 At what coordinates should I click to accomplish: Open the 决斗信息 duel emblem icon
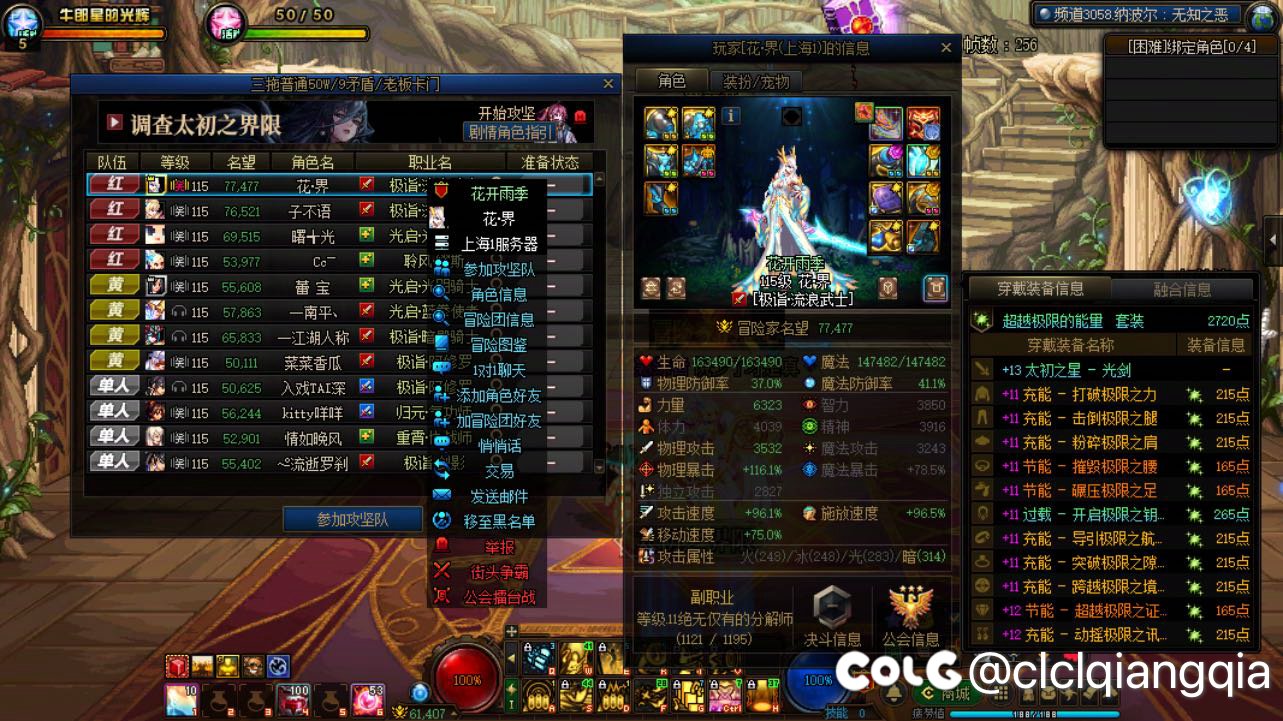coord(832,605)
